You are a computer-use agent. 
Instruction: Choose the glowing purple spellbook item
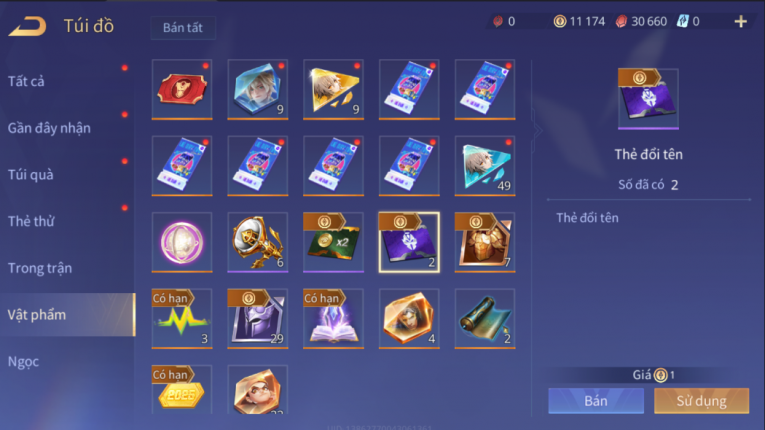coord(333,318)
